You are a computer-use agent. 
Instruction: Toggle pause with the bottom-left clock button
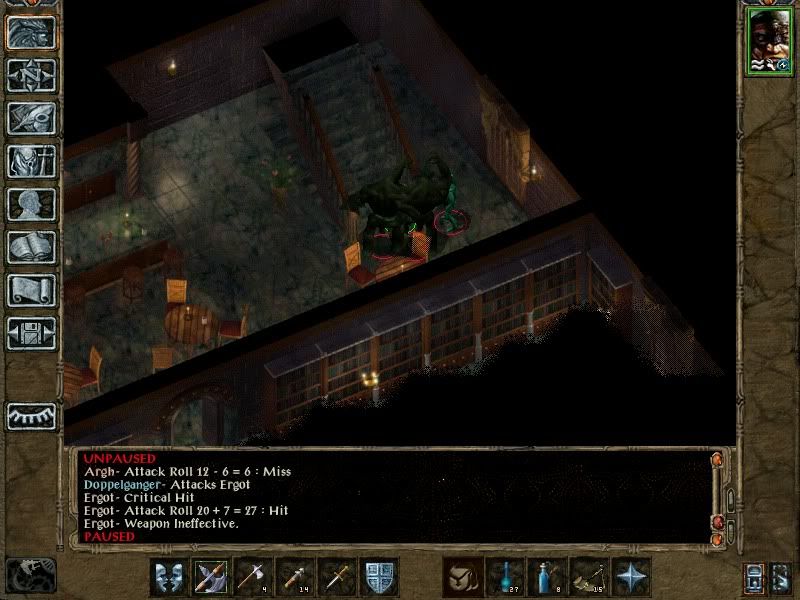(30, 575)
